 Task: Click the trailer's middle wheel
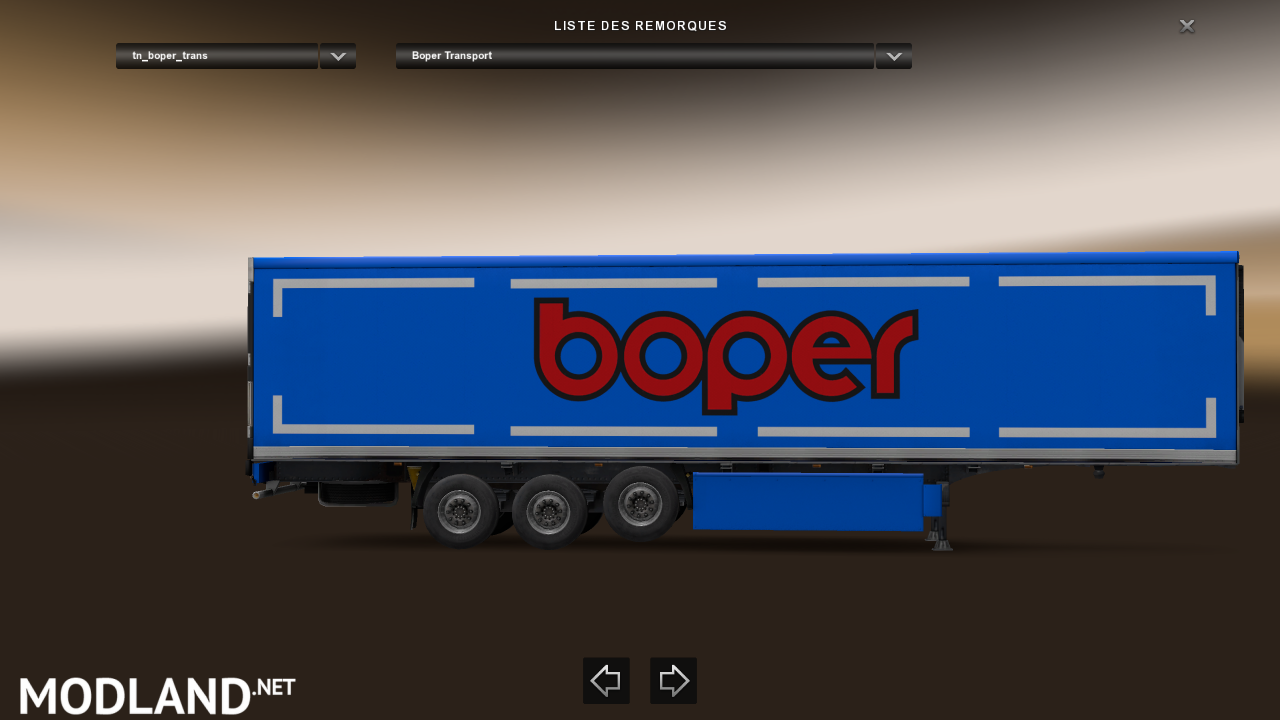551,510
